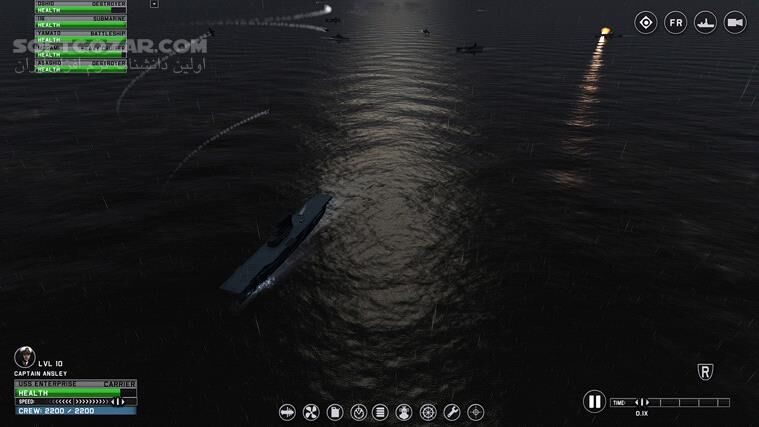
Task: Activate the radar dial icon
Action: pos(358,412)
